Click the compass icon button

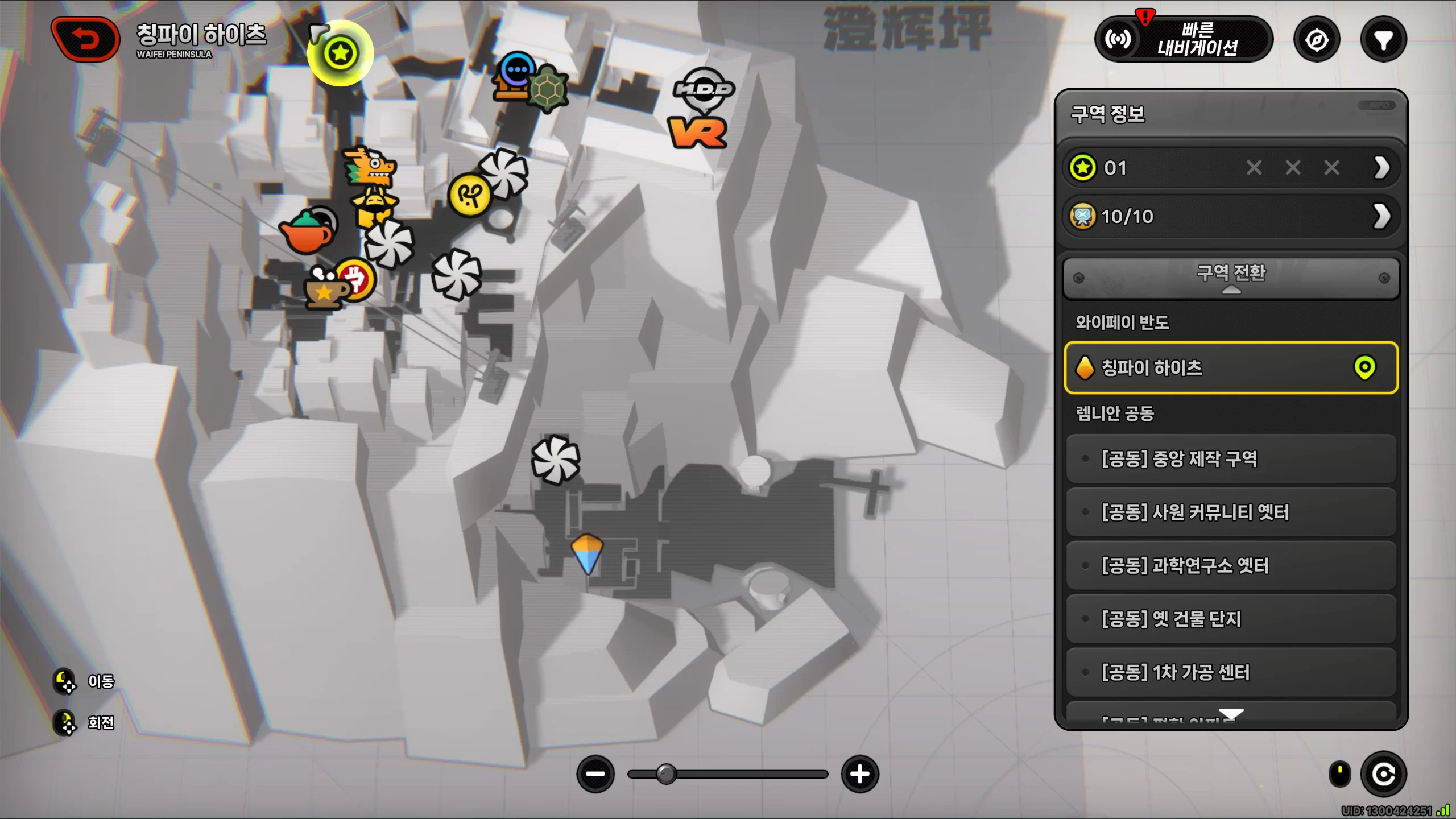tap(1317, 40)
